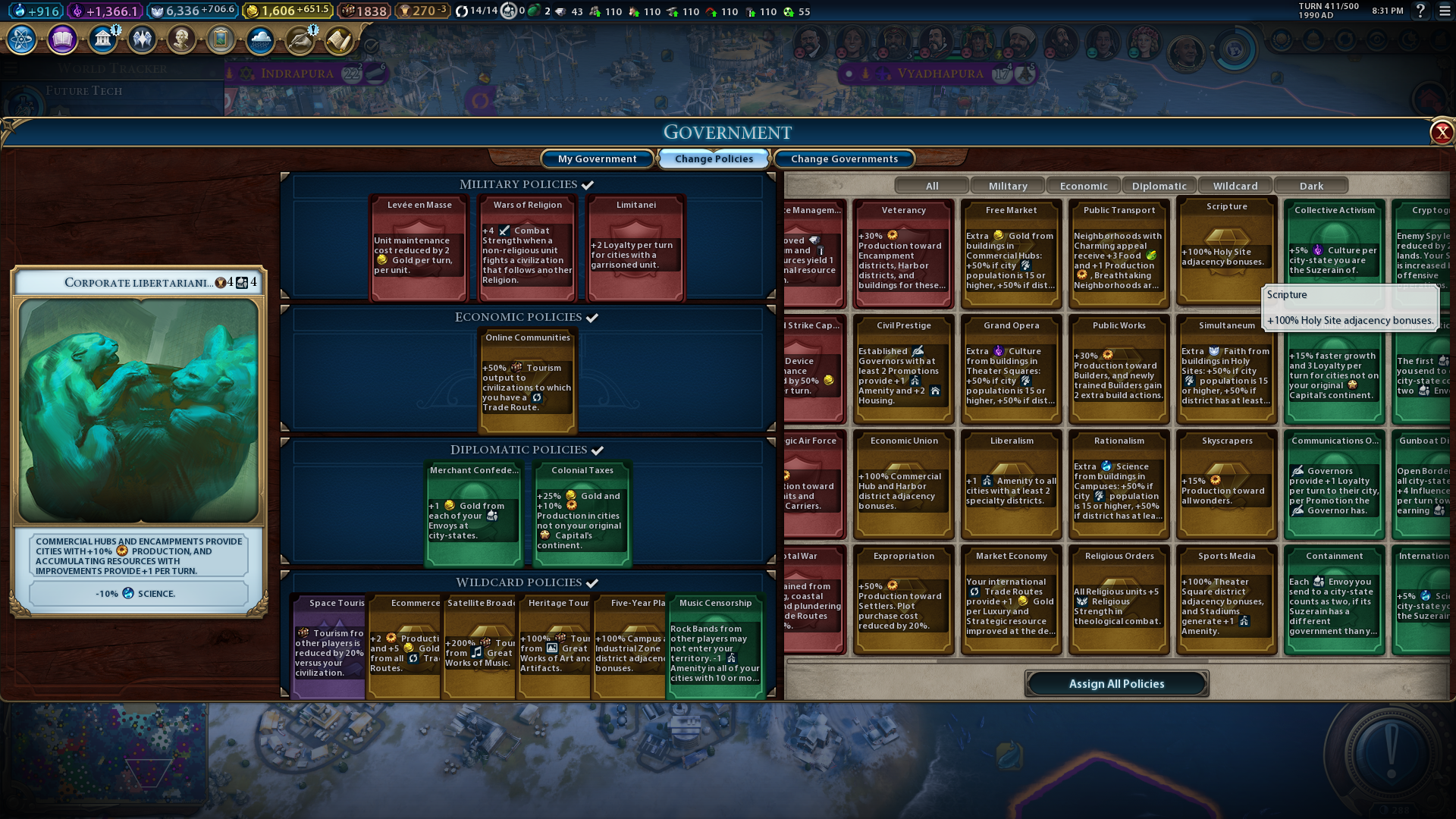Open the Civilopedia help question mark
The image size is (1456, 819).
(1420, 11)
